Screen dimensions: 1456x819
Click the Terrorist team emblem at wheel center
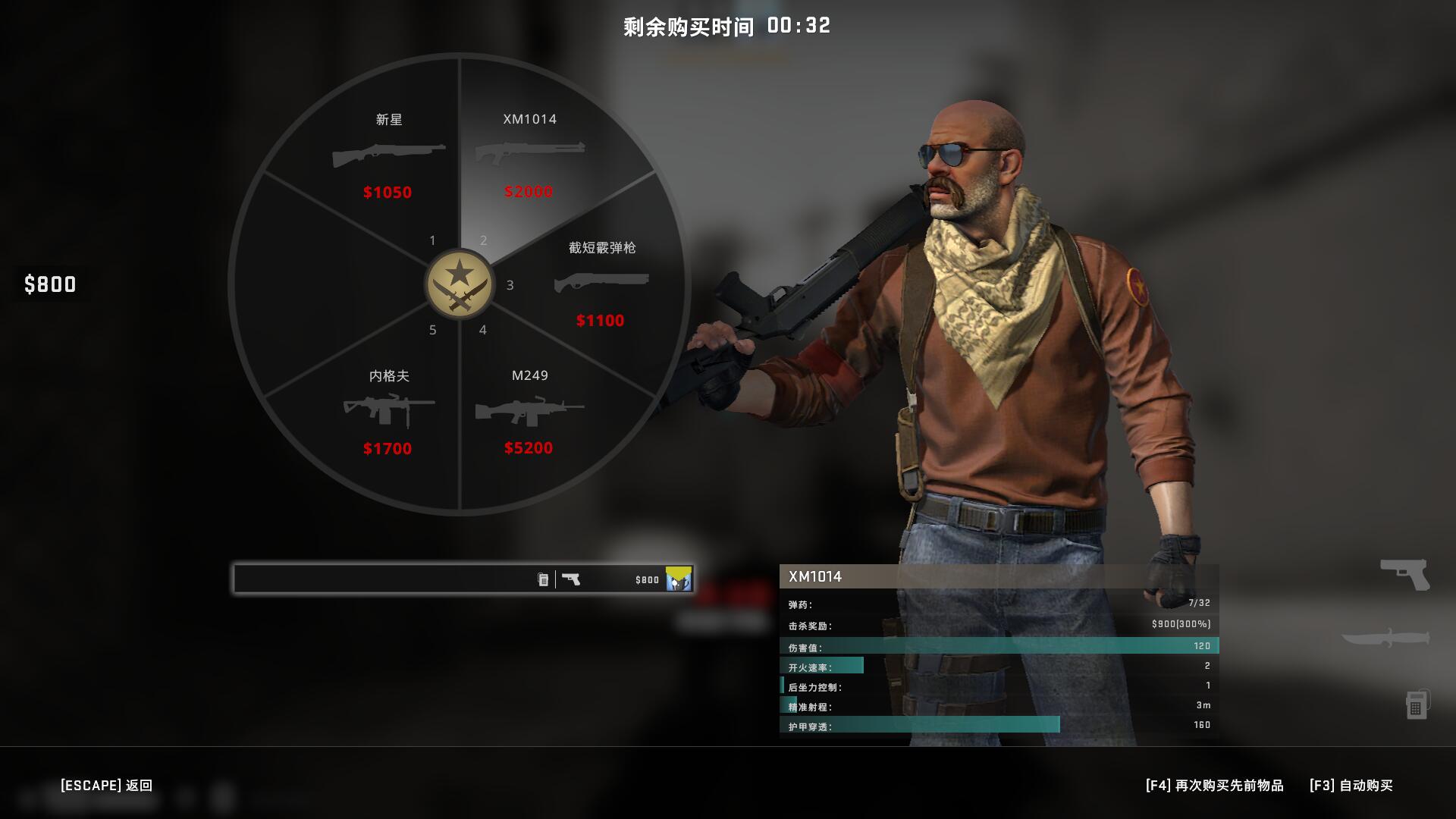point(460,284)
